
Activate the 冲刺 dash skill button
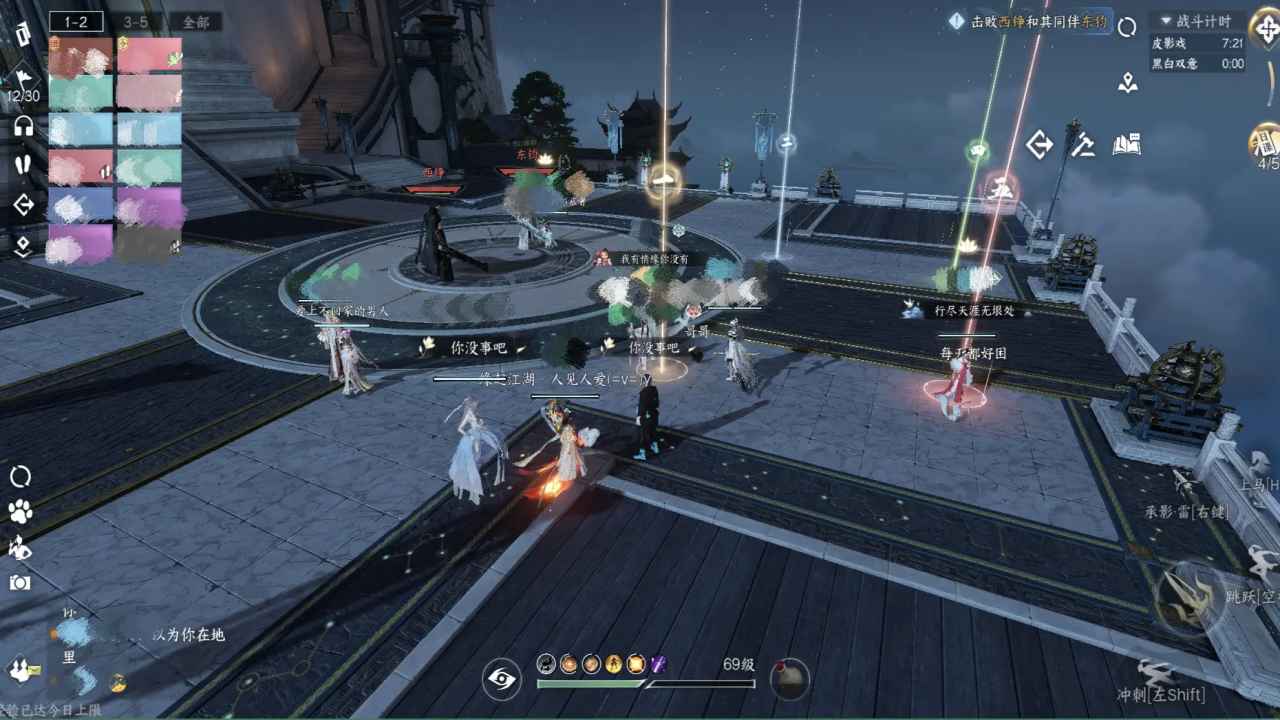(x=1160, y=680)
